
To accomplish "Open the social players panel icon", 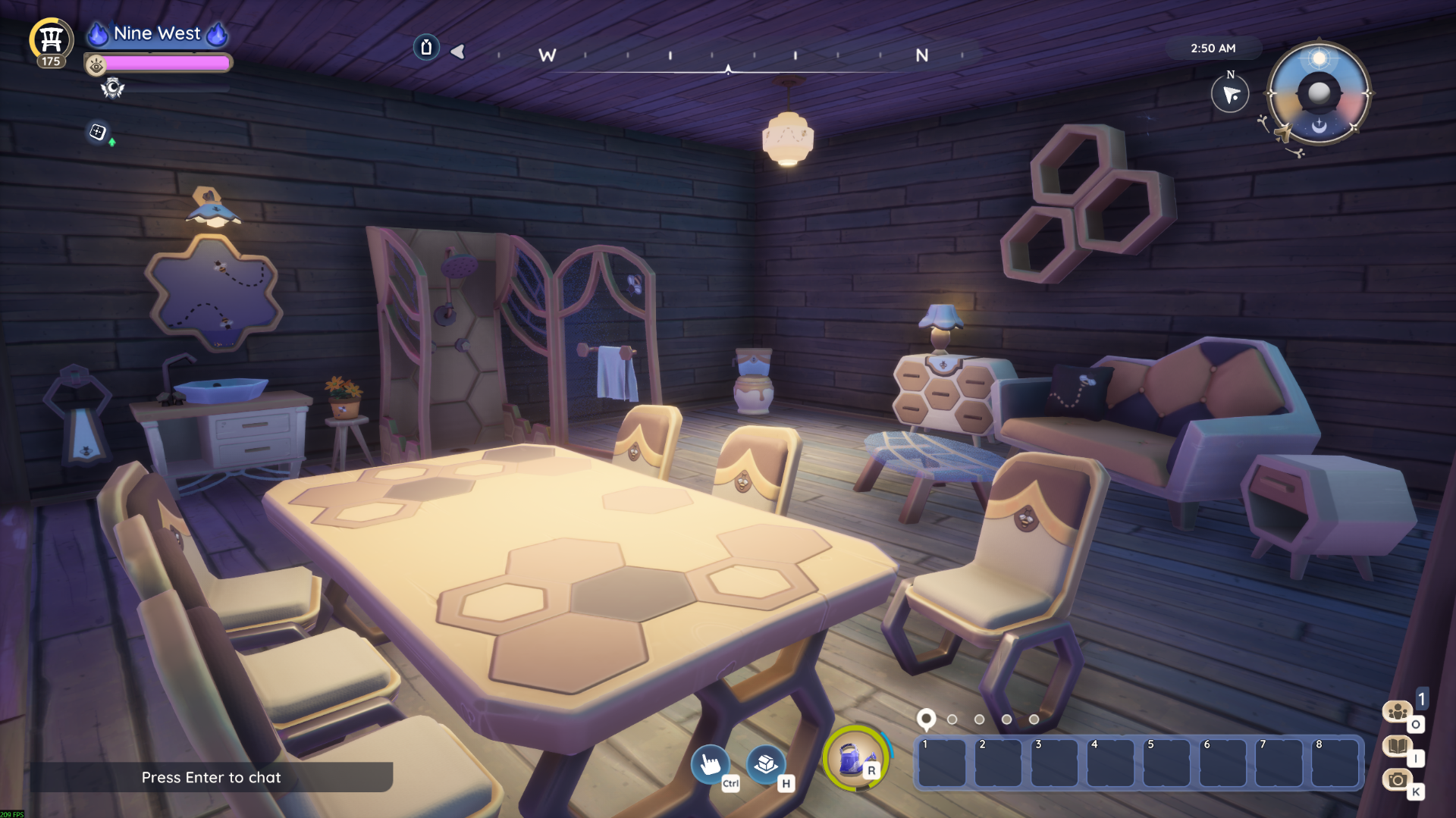I will pyautogui.click(x=1397, y=711).
